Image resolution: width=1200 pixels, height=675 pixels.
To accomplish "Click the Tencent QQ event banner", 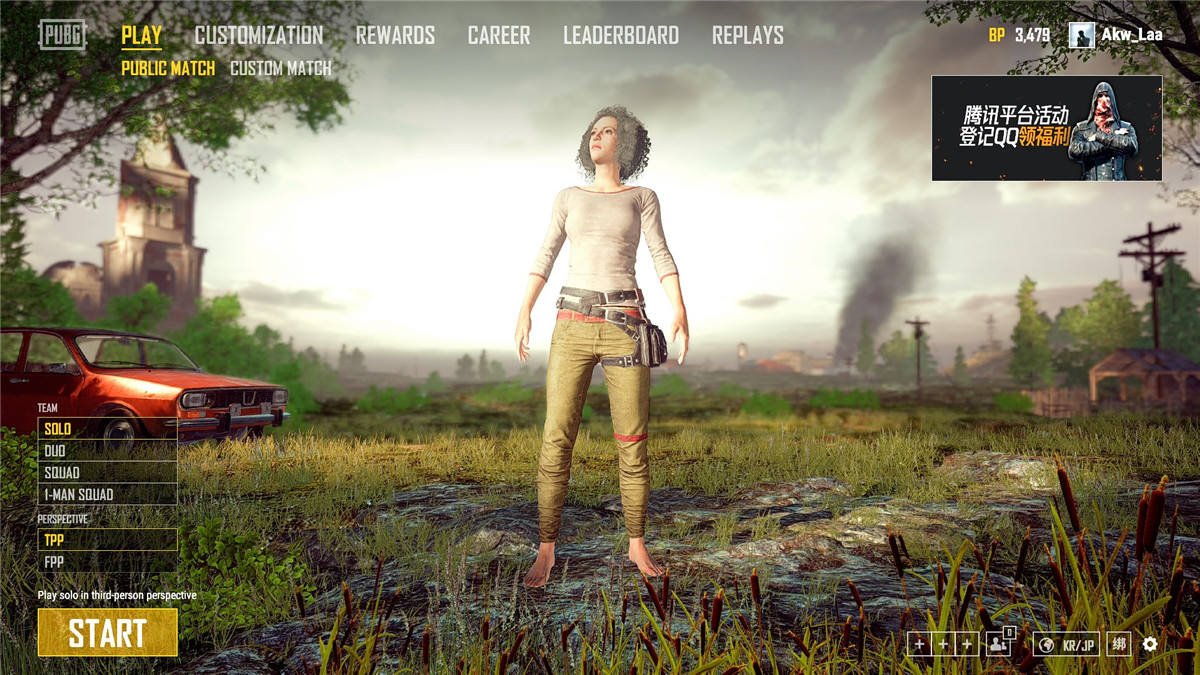I will pyautogui.click(x=1046, y=128).
